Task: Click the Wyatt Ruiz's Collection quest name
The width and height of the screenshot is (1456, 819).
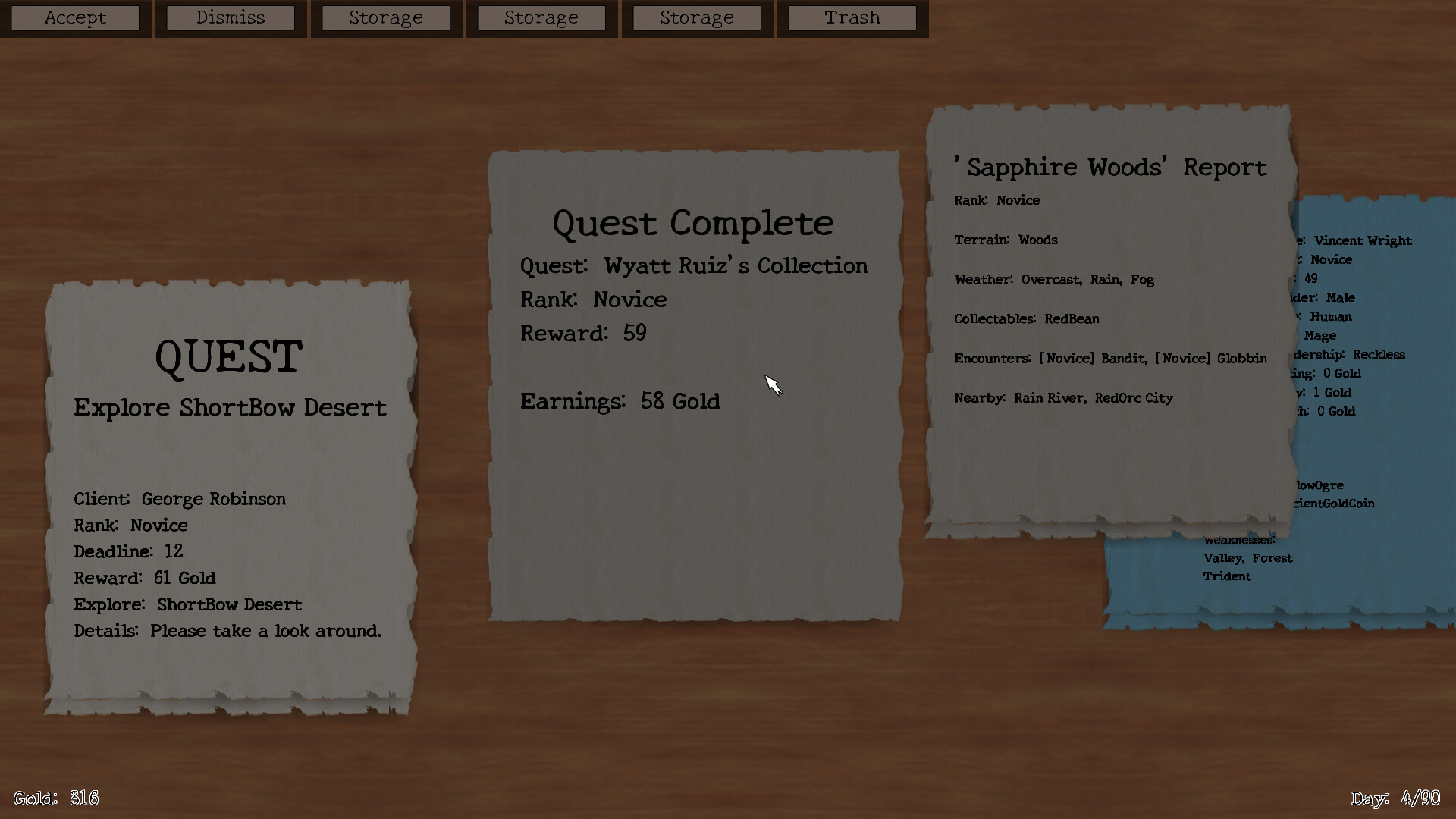Action: 736,265
